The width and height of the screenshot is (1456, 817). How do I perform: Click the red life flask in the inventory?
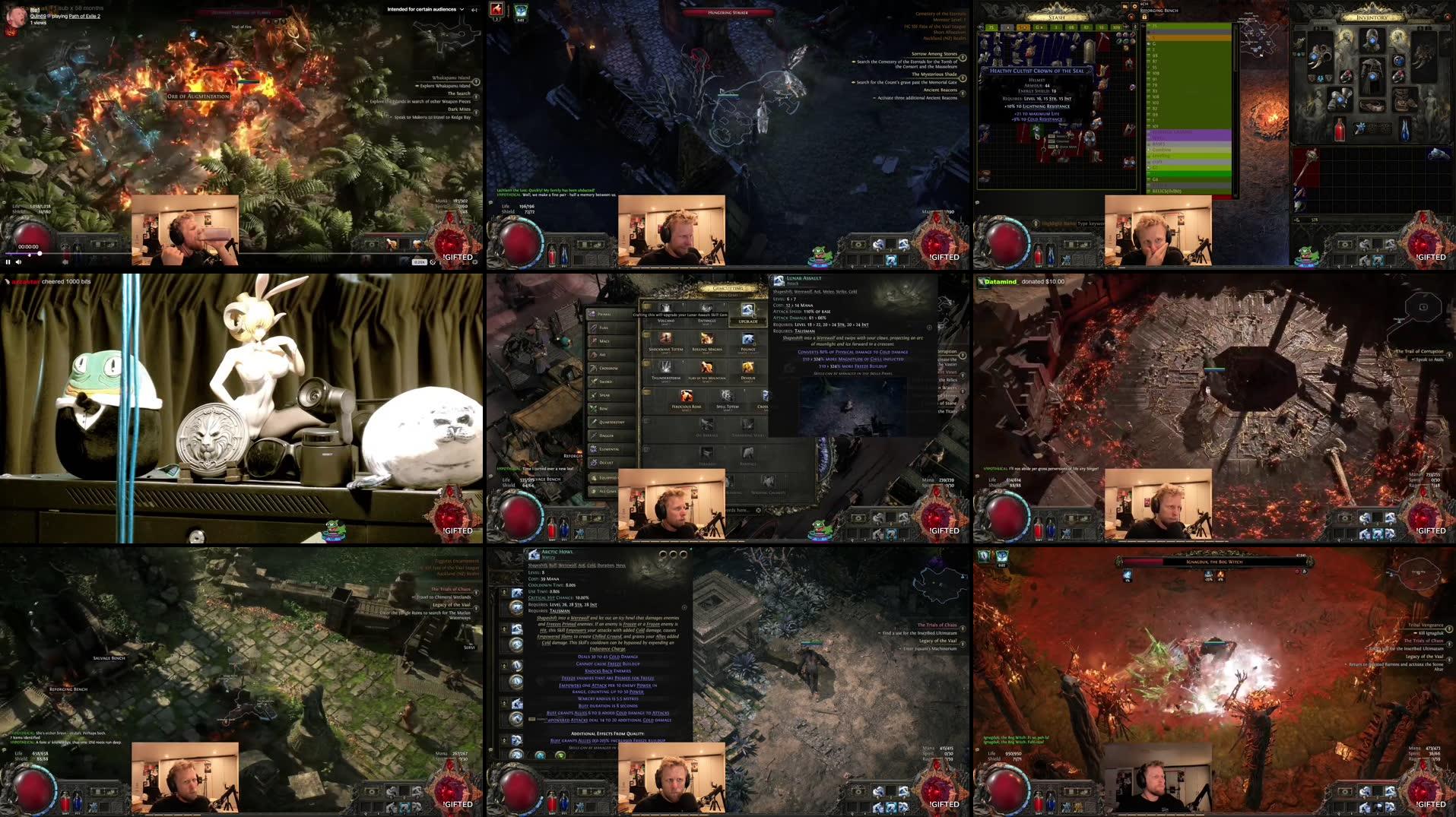[1340, 129]
